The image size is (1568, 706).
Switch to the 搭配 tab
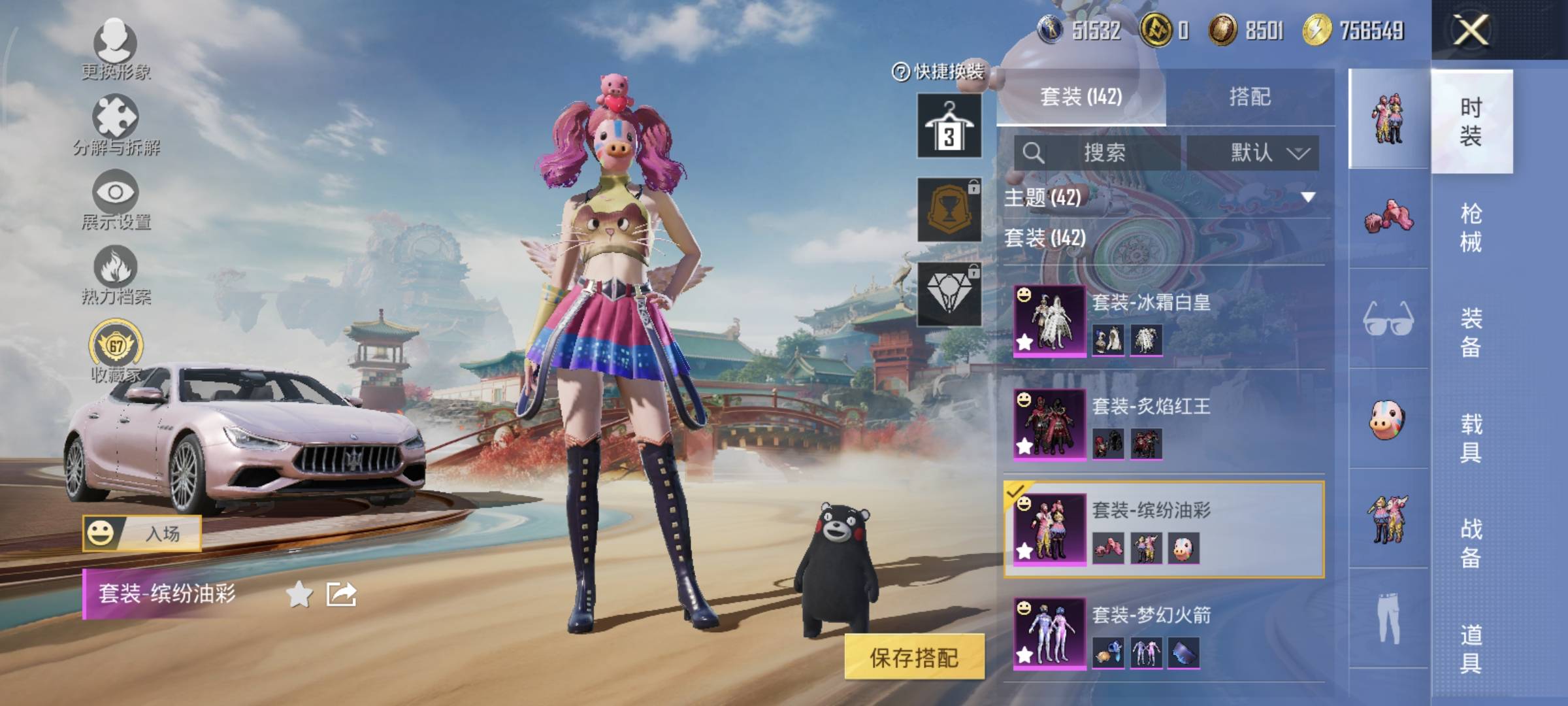coord(1249,97)
